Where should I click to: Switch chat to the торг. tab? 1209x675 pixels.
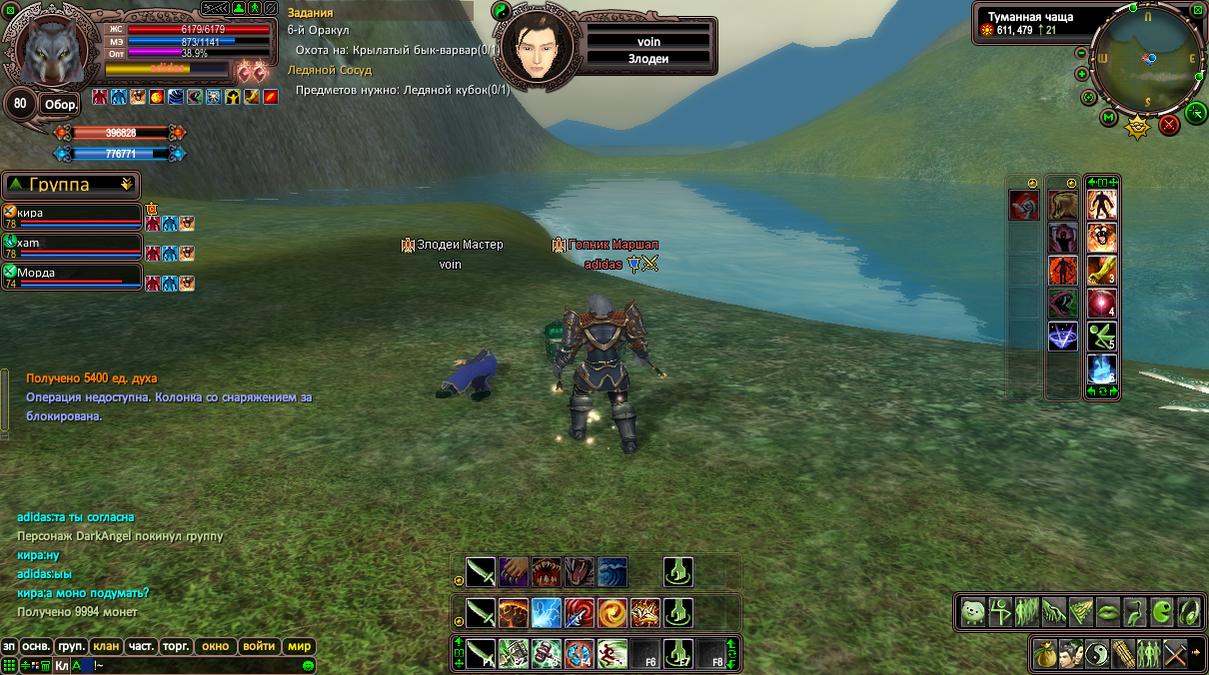tap(175, 646)
